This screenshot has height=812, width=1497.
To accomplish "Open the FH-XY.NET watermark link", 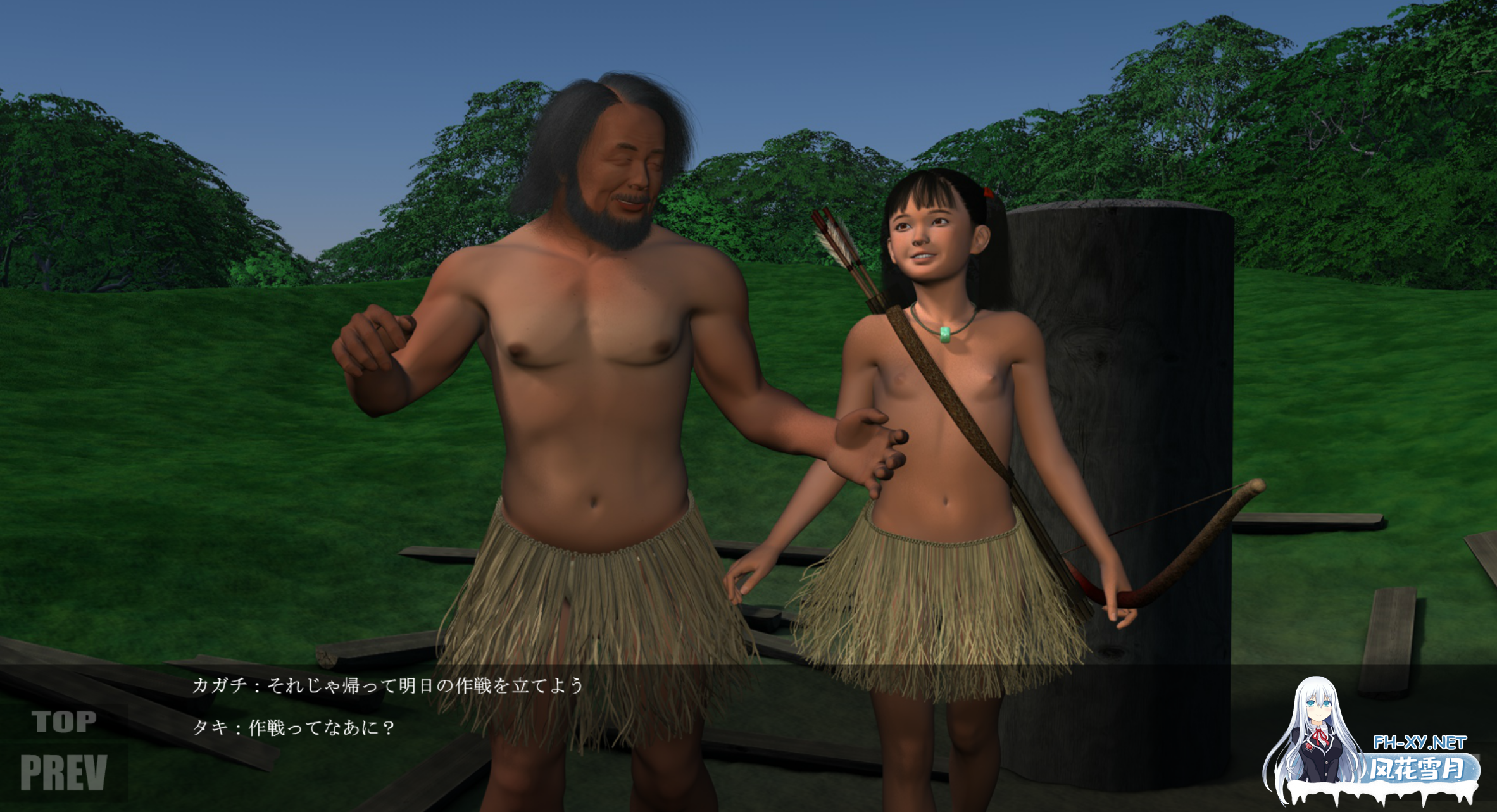I will pyautogui.click(x=1419, y=742).
